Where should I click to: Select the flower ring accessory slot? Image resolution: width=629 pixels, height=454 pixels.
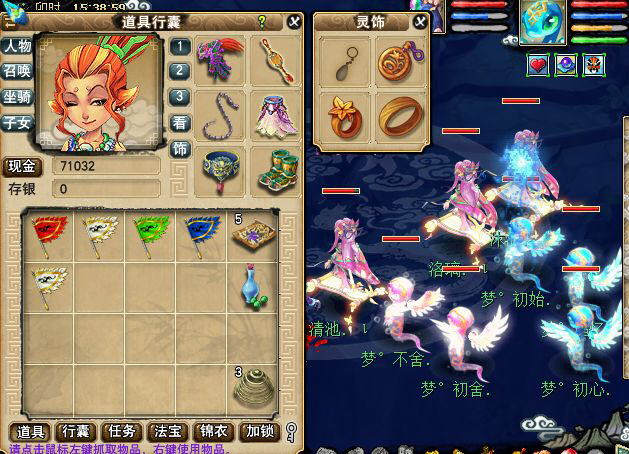(x=343, y=116)
